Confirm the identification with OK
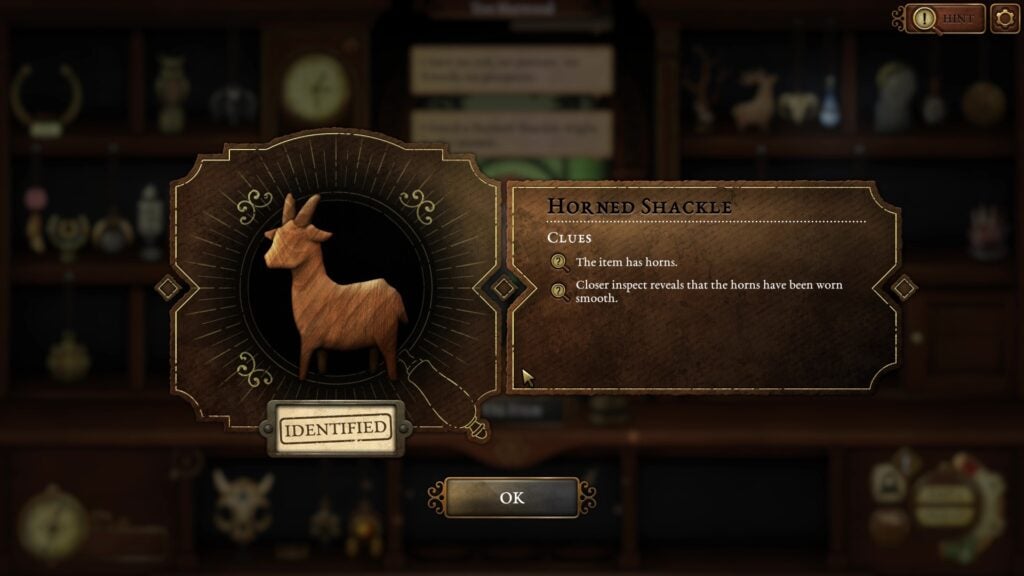Image resolution: width=1024 pixels, height=576 pixels. click(x=511, y=497)
